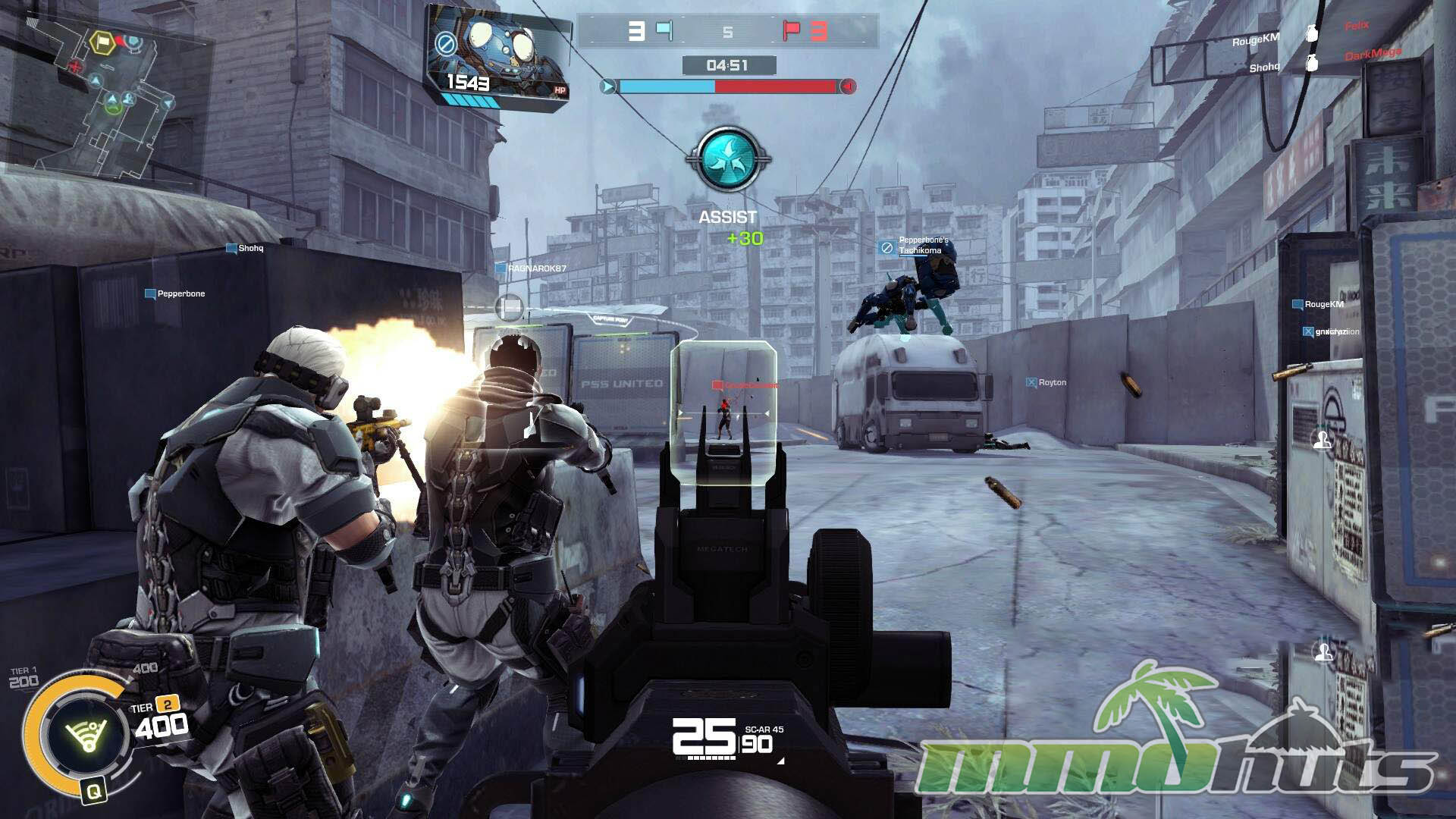Click the RougeKM kill feed entry

click(x=1255, y=40)
